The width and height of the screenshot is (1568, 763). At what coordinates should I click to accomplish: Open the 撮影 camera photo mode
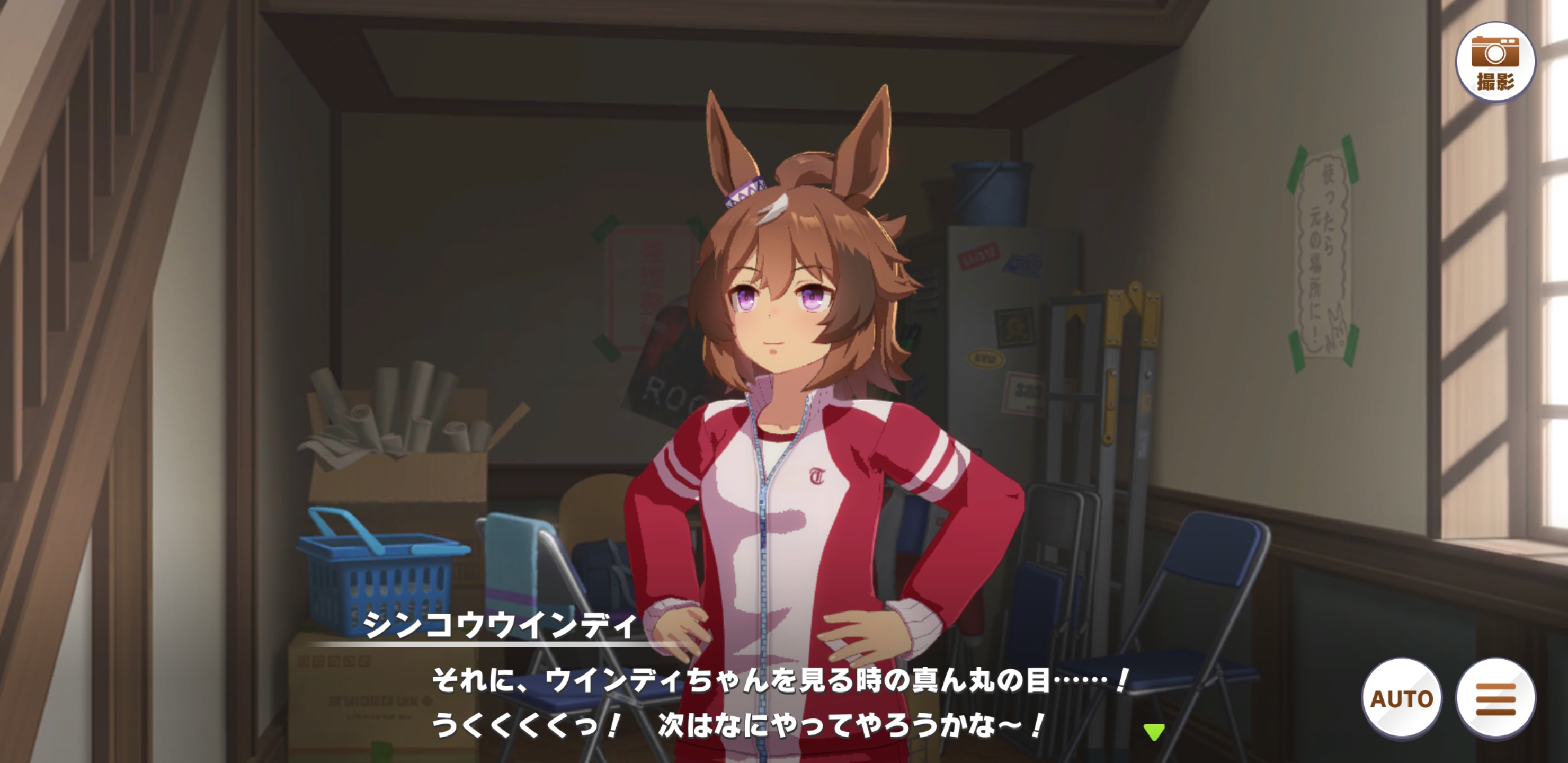1494,62
